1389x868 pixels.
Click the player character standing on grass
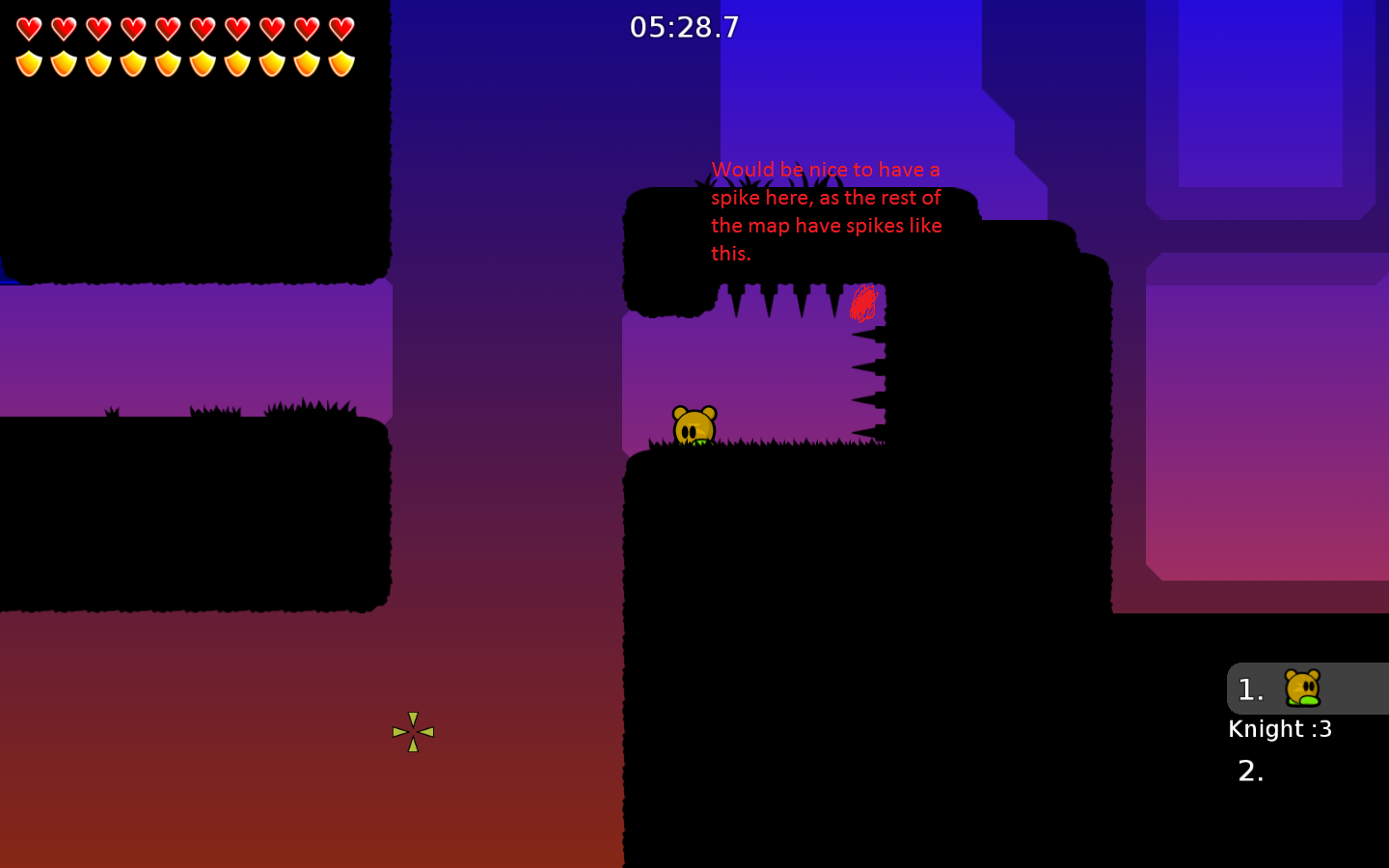point(693,424)
